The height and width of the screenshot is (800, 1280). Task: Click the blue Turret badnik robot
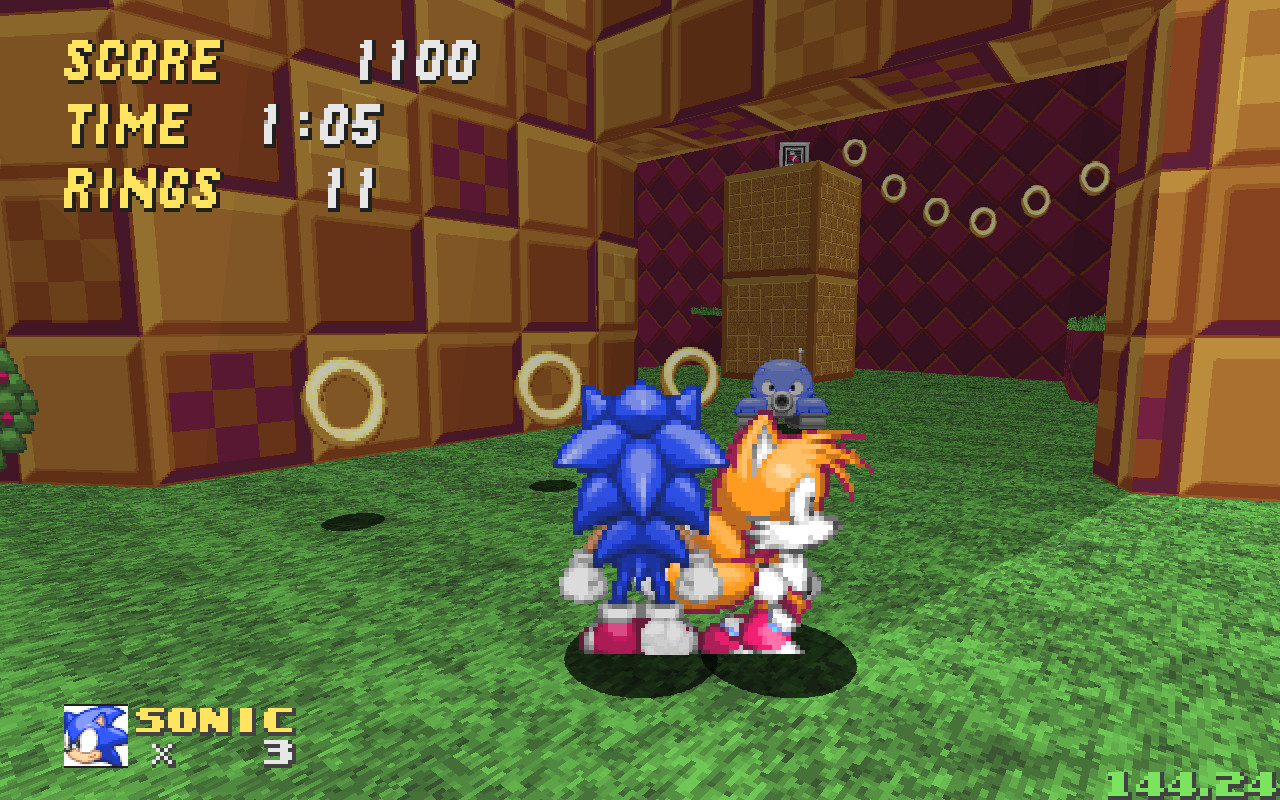(x=780, y=397)
